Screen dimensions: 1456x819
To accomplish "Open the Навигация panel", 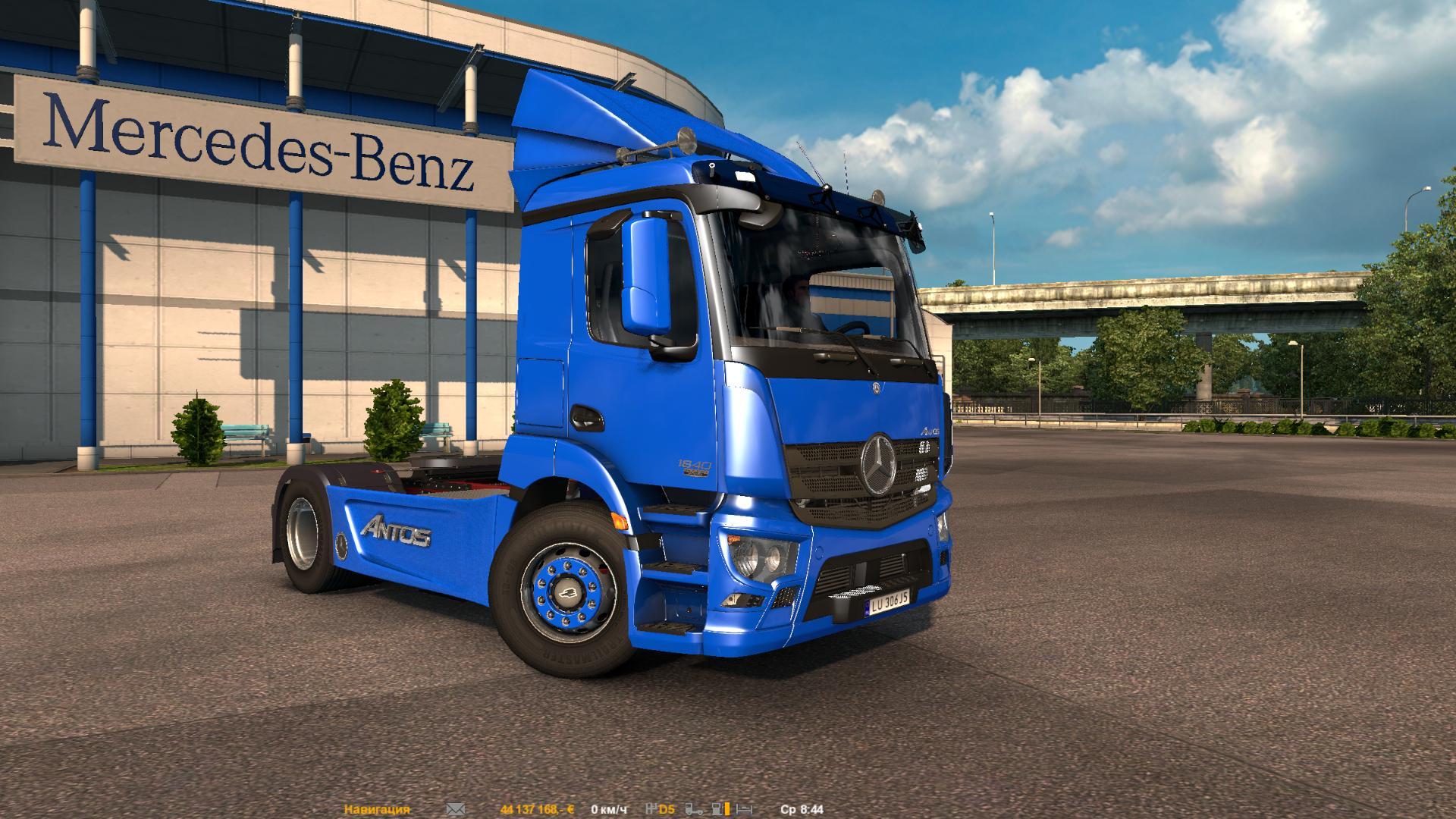I will tap(377, 810).
